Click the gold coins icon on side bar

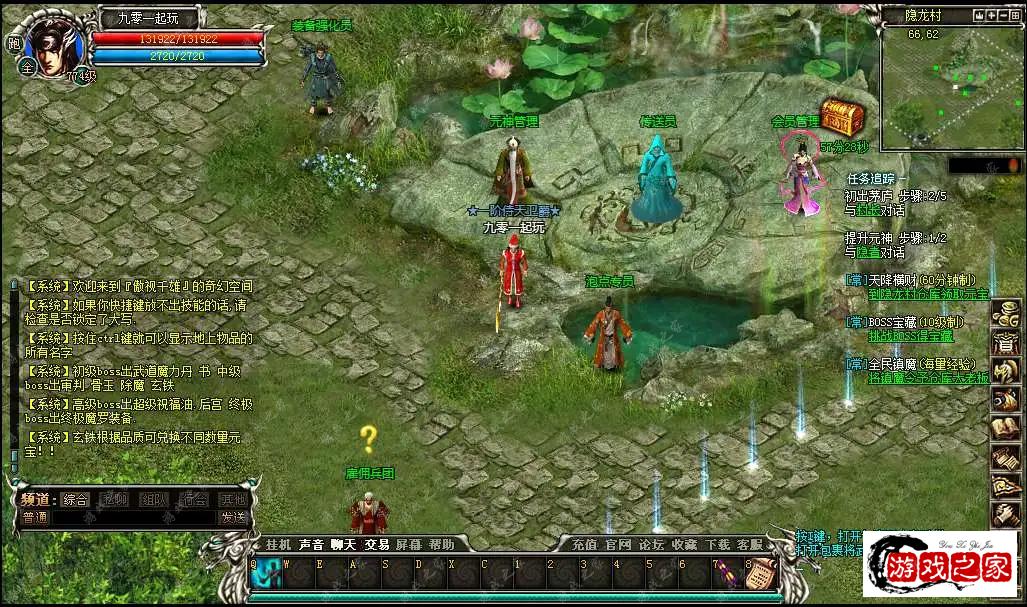pos(1005,314)
